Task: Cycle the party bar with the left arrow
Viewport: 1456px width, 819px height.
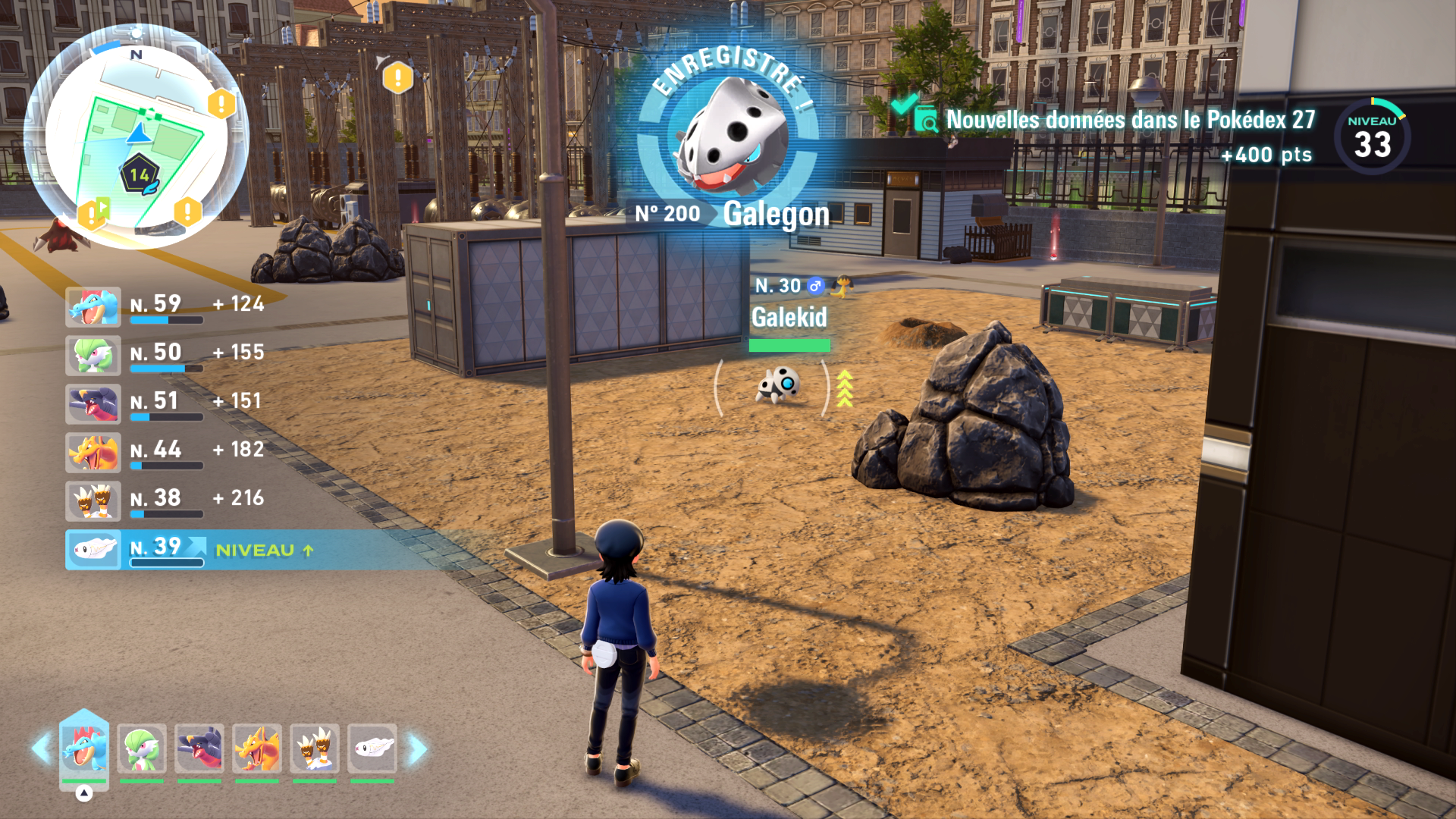Action: coord(40,749)
